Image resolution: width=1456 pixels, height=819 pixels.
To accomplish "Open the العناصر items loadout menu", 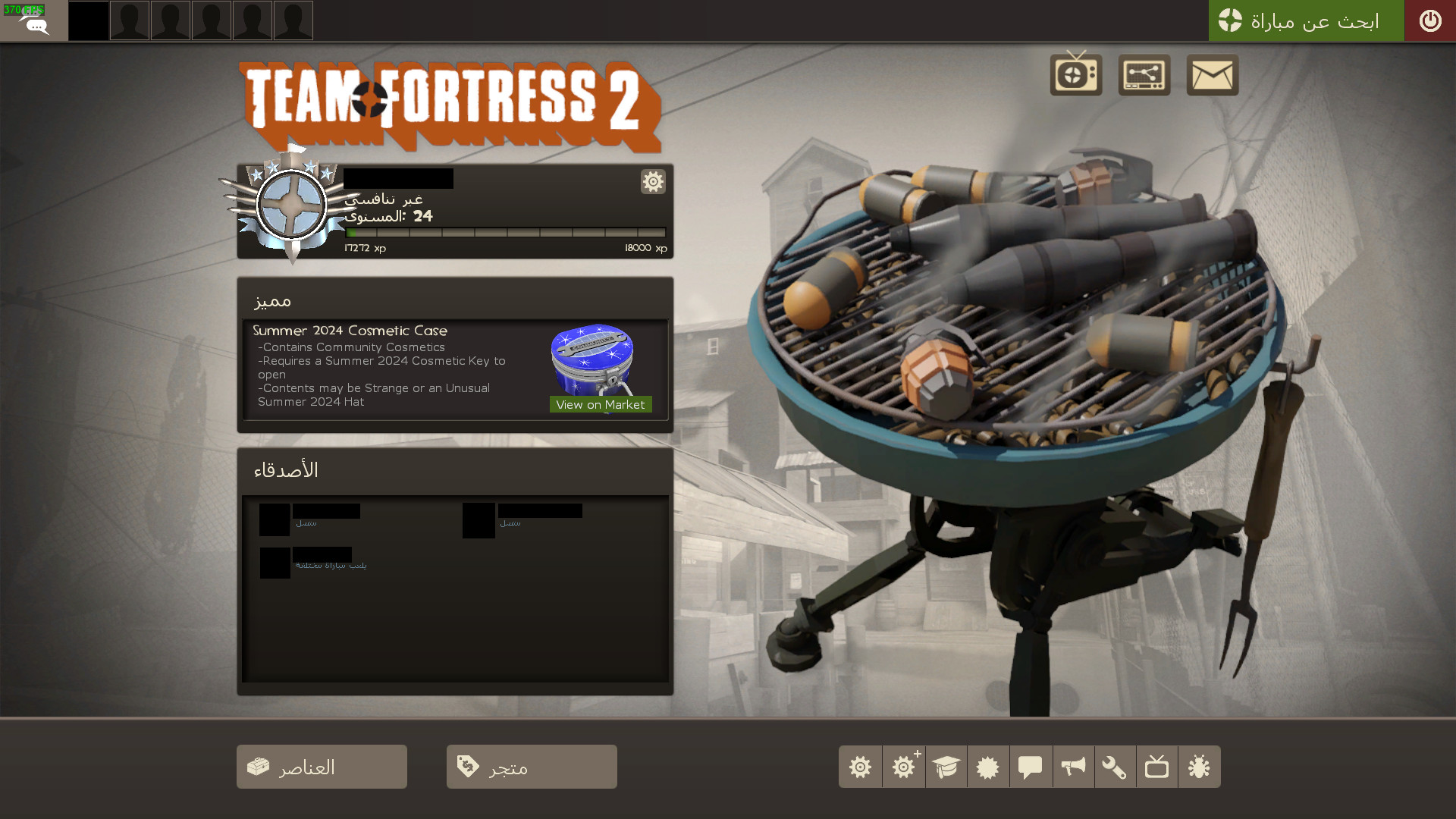I will 321,767.
